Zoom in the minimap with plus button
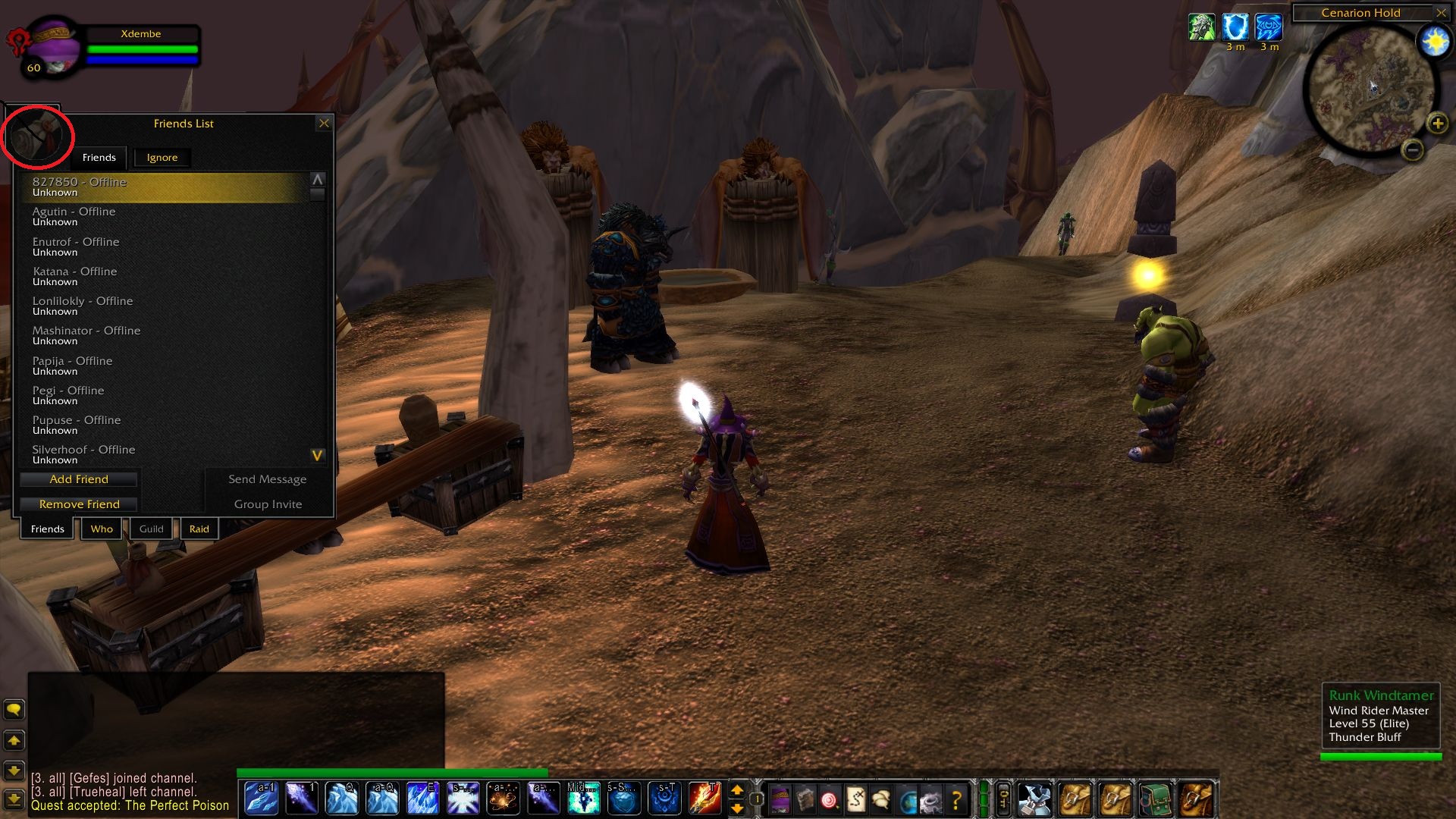The width and height of the screenshot is (1456, 819). pyautogui.click(x=1437, y=124)
